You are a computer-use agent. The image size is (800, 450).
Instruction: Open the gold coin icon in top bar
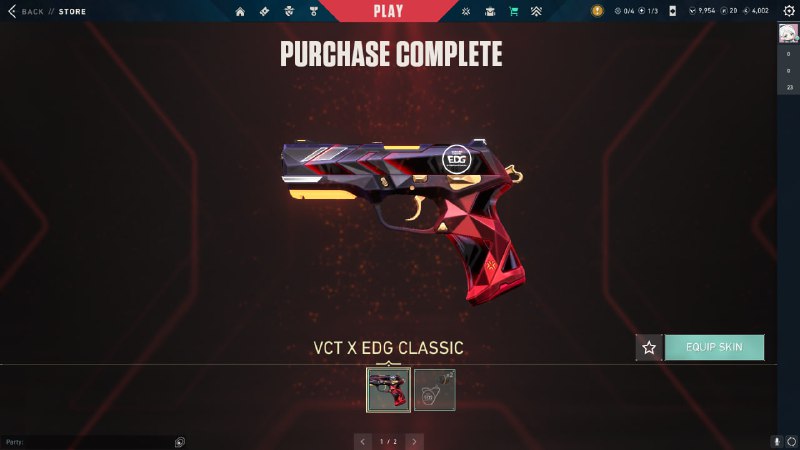[597, 11]
